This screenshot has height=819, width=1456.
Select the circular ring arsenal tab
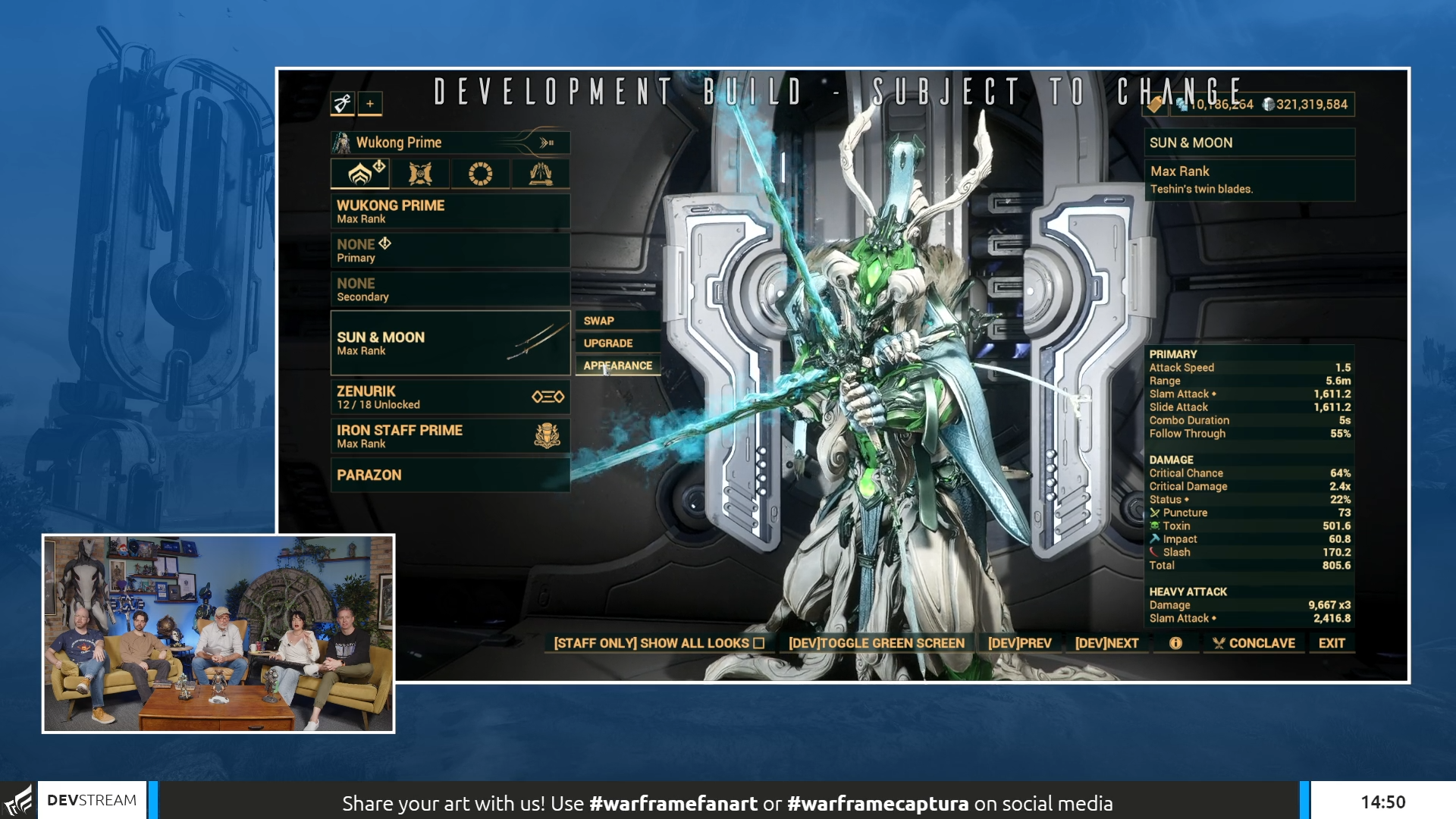[481, 174]
